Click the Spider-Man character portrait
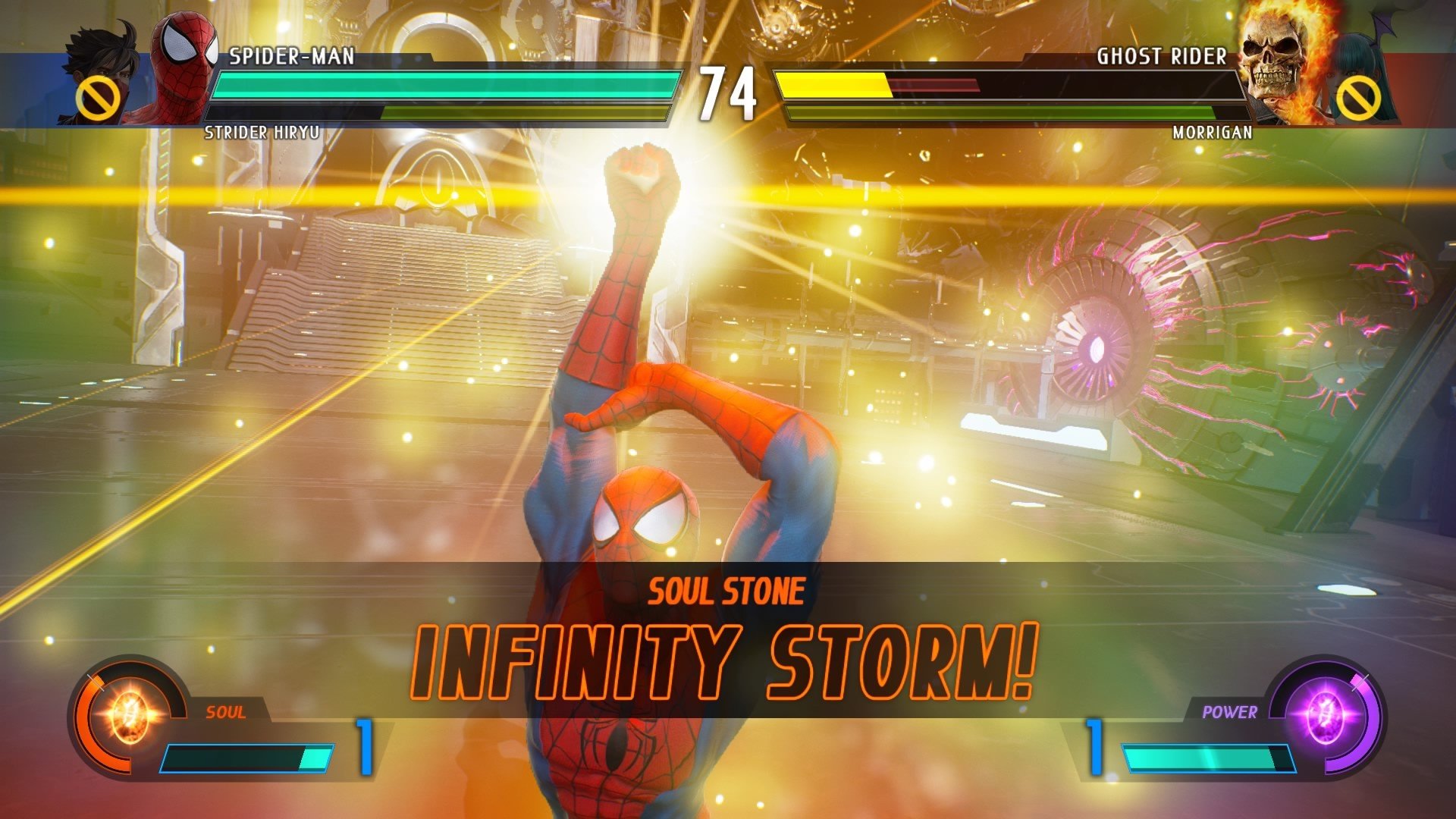The image size is (1456, 819). pos(184,68)
